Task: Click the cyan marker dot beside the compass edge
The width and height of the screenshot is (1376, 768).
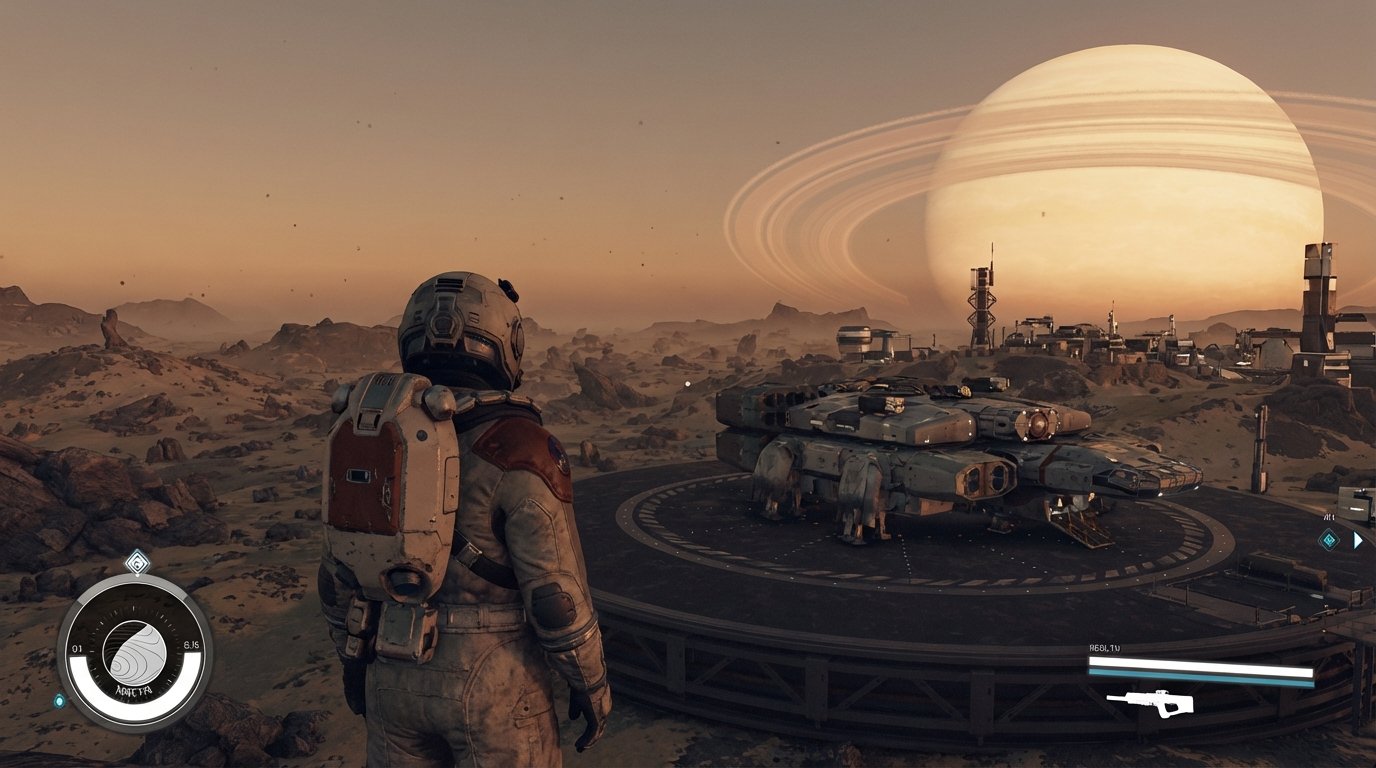Action: [x=58, y=701]
